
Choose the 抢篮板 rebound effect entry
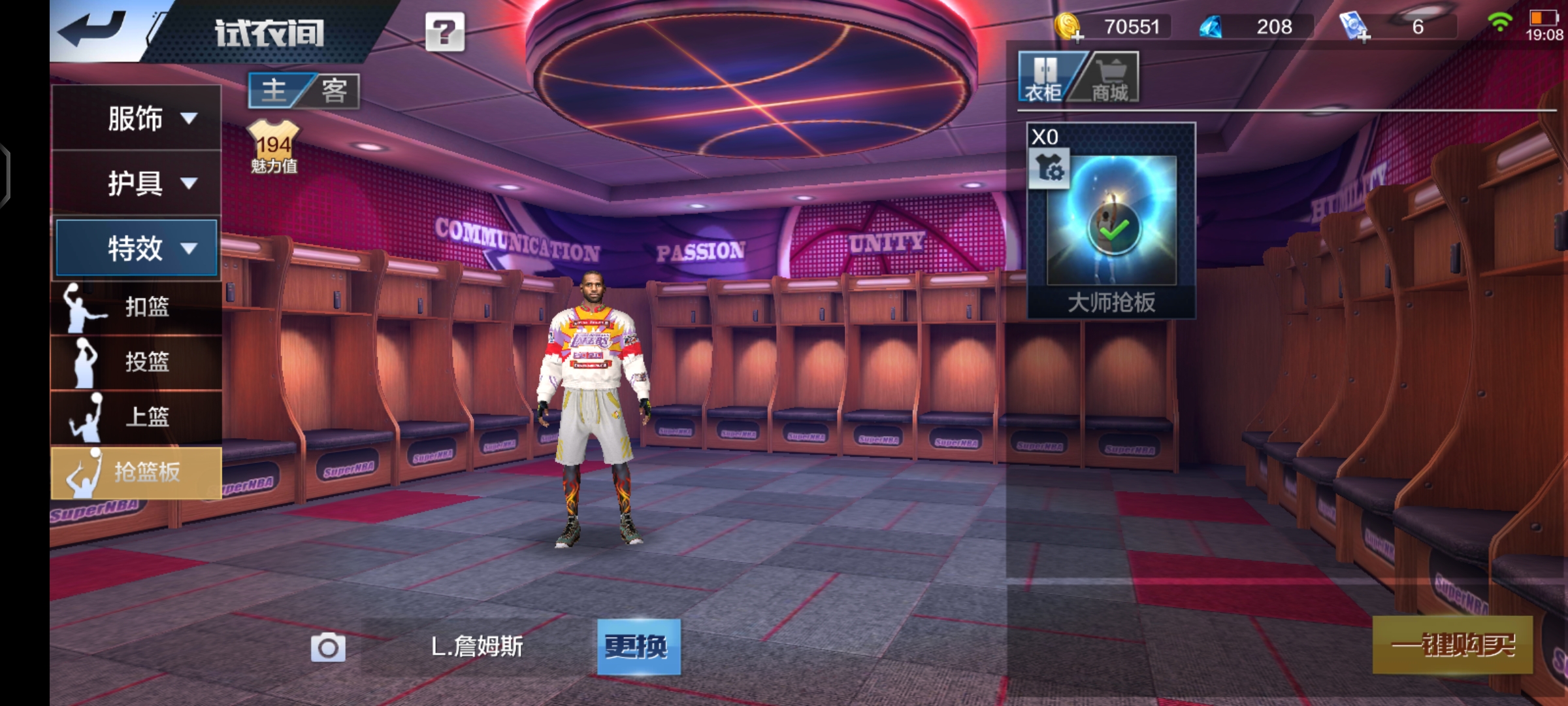137,472
